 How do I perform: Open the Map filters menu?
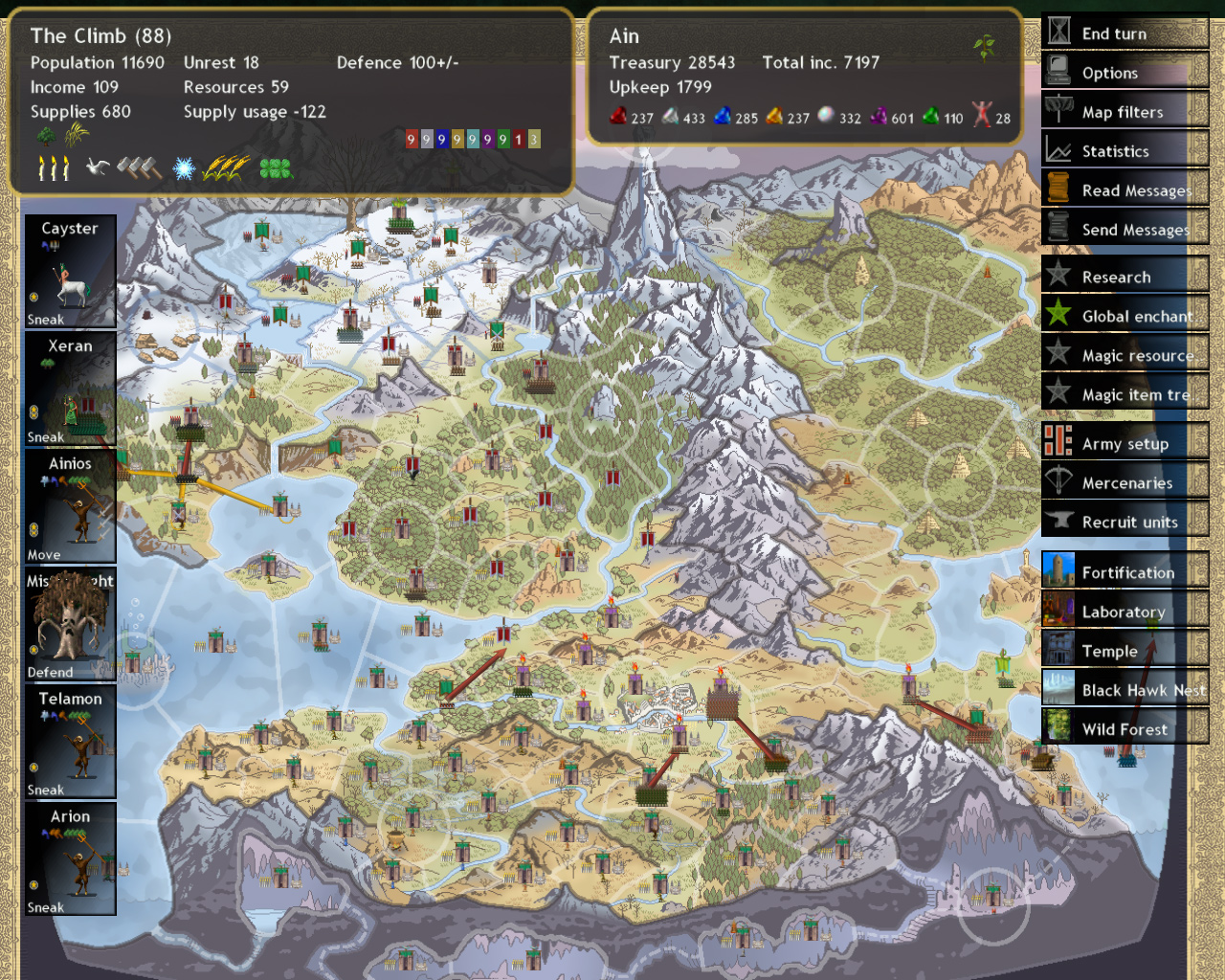click(x=1123, y=111)
